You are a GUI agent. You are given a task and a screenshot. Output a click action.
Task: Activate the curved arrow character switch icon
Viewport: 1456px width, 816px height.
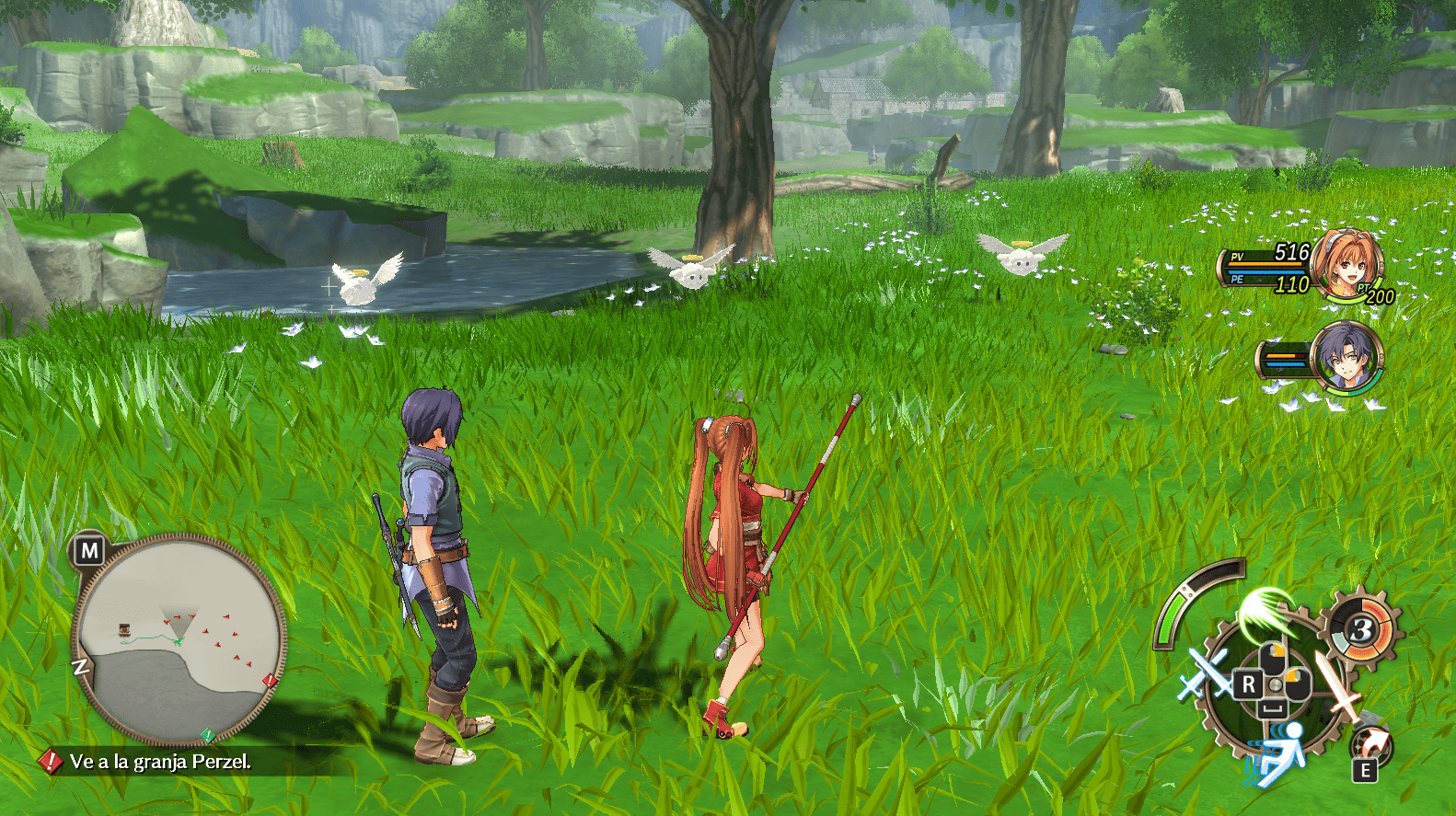[x=1370, y=744]
